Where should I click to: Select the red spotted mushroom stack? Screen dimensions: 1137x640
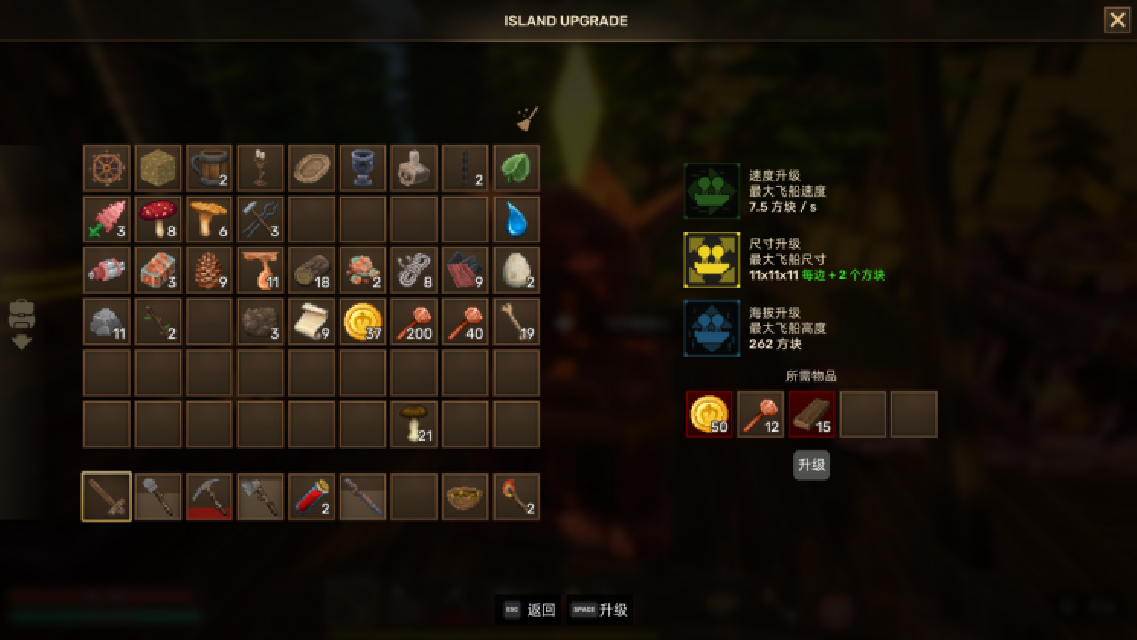click(157, 219)
